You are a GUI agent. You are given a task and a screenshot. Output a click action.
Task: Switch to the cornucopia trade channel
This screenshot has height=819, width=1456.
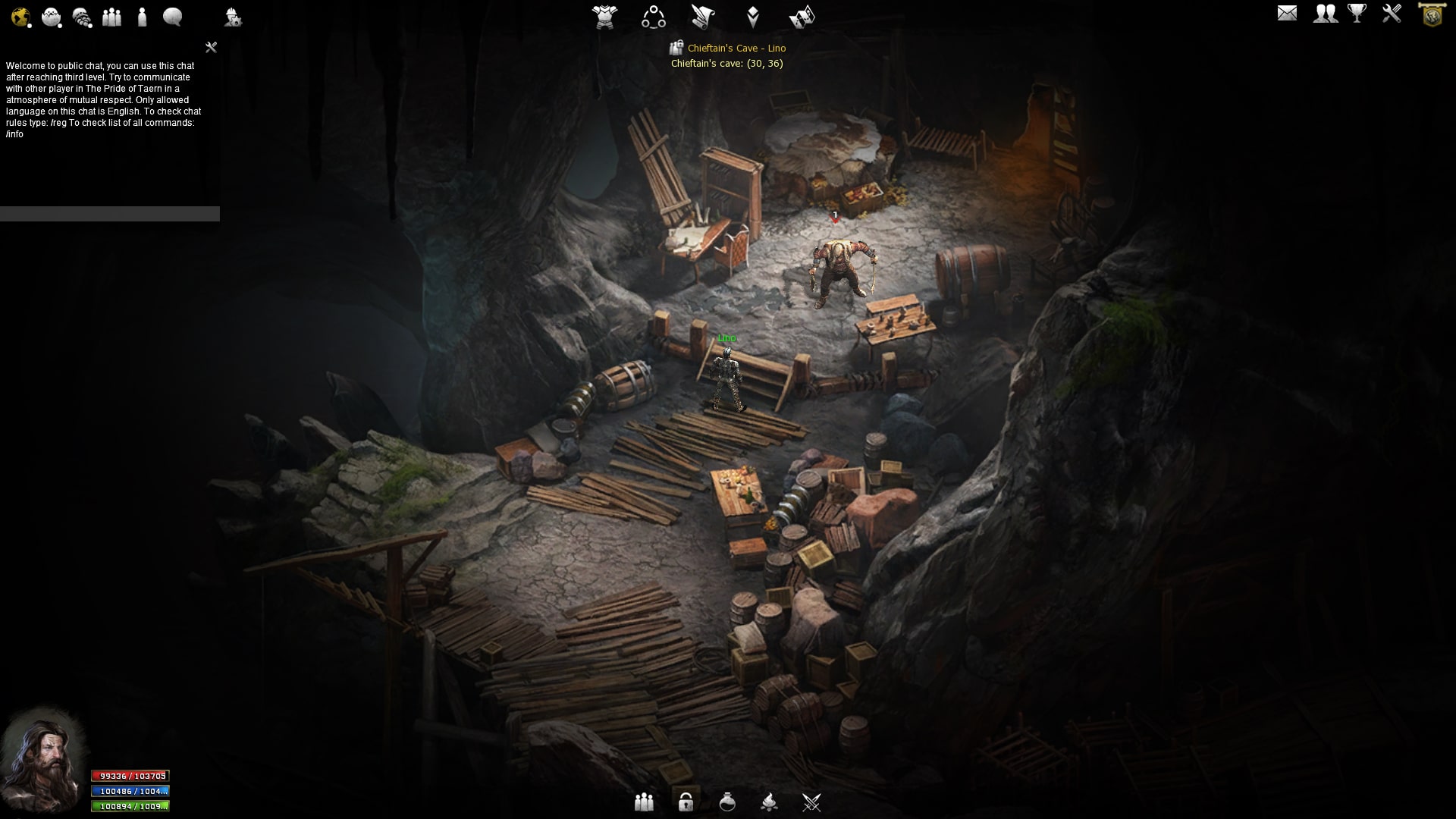tap(82, 17)
